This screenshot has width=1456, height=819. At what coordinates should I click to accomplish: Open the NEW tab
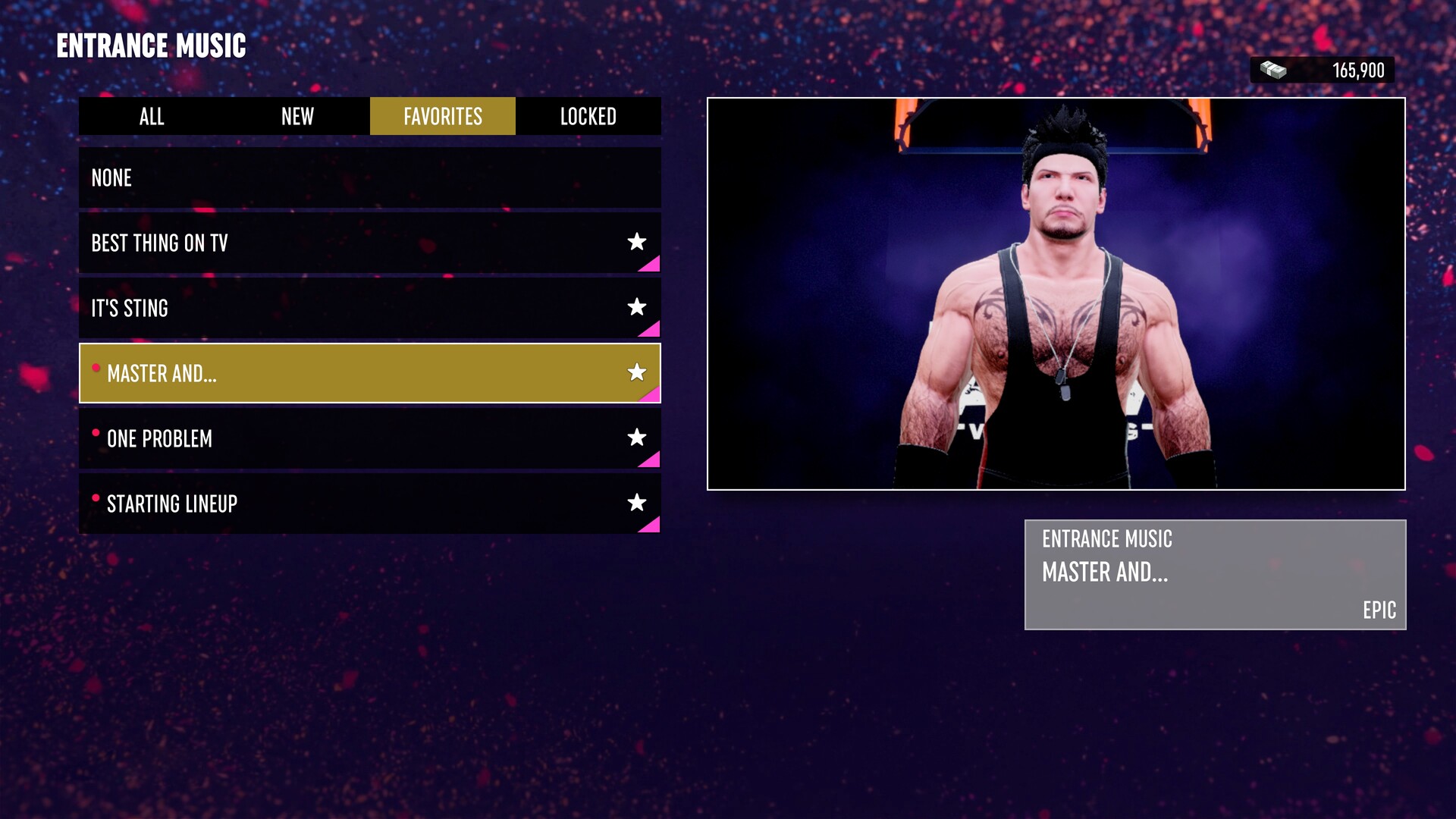297,117
